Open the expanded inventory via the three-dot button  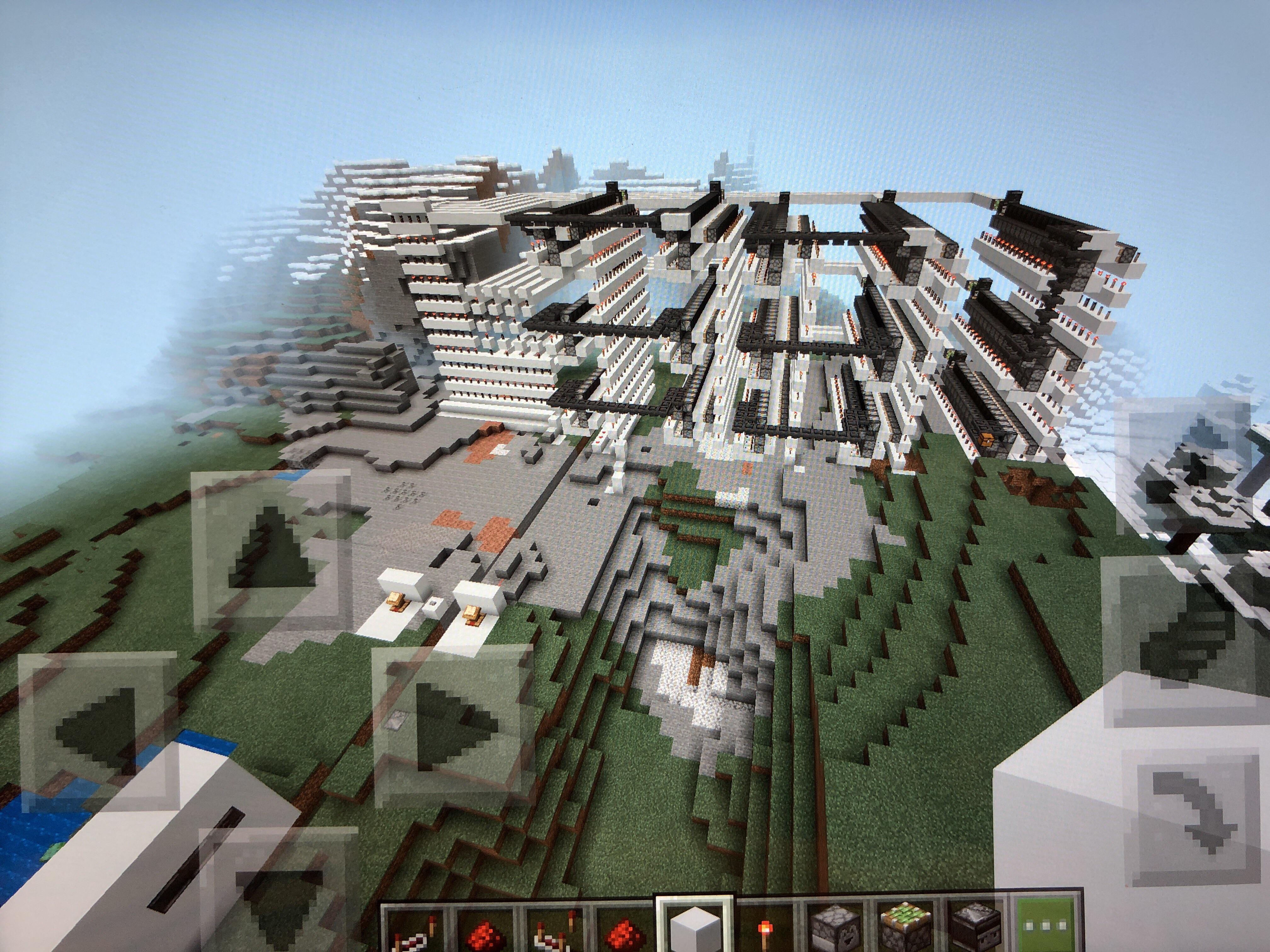[x=1046, y=925]
